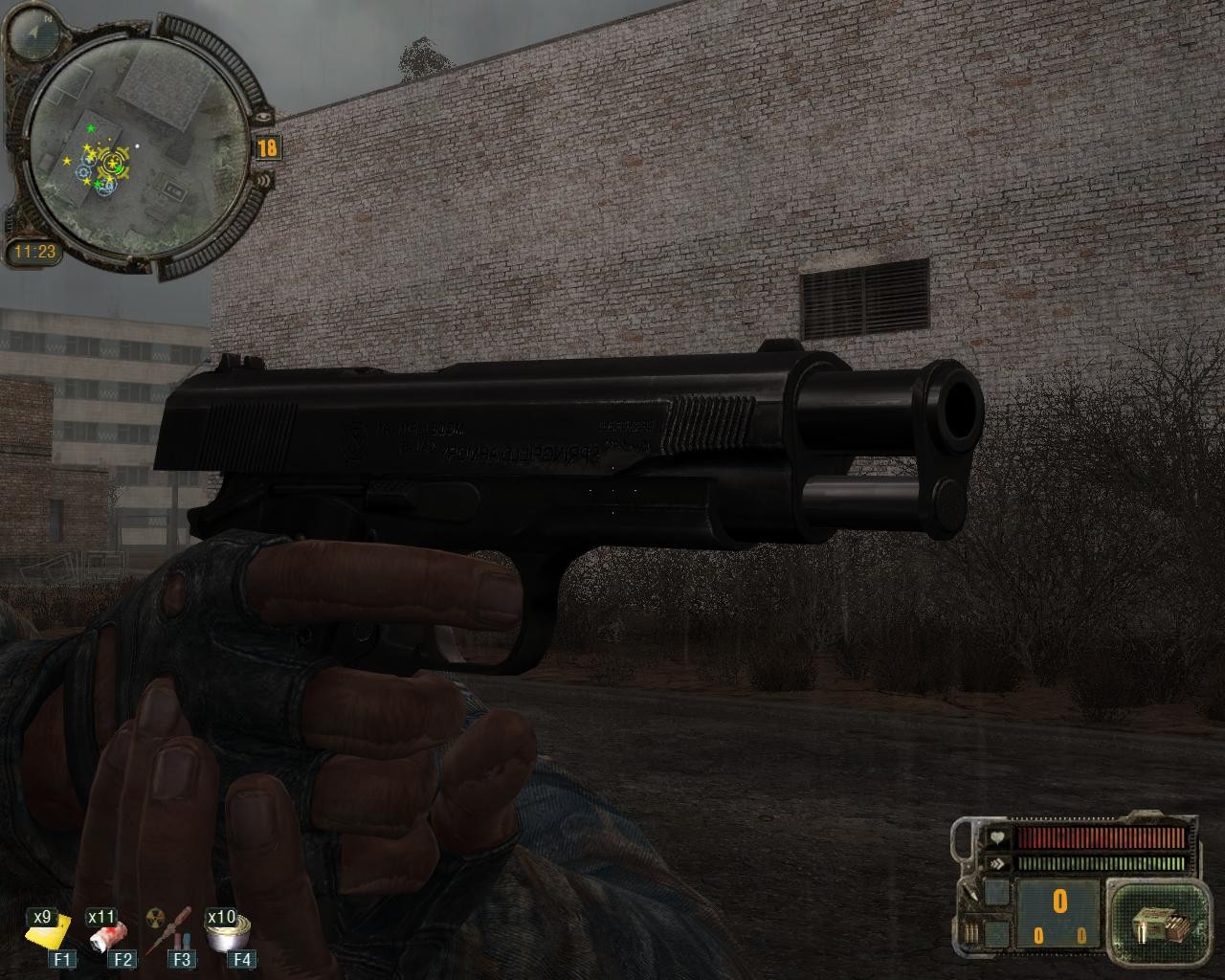Select the green stamina bar

[x=1101, y=862]
